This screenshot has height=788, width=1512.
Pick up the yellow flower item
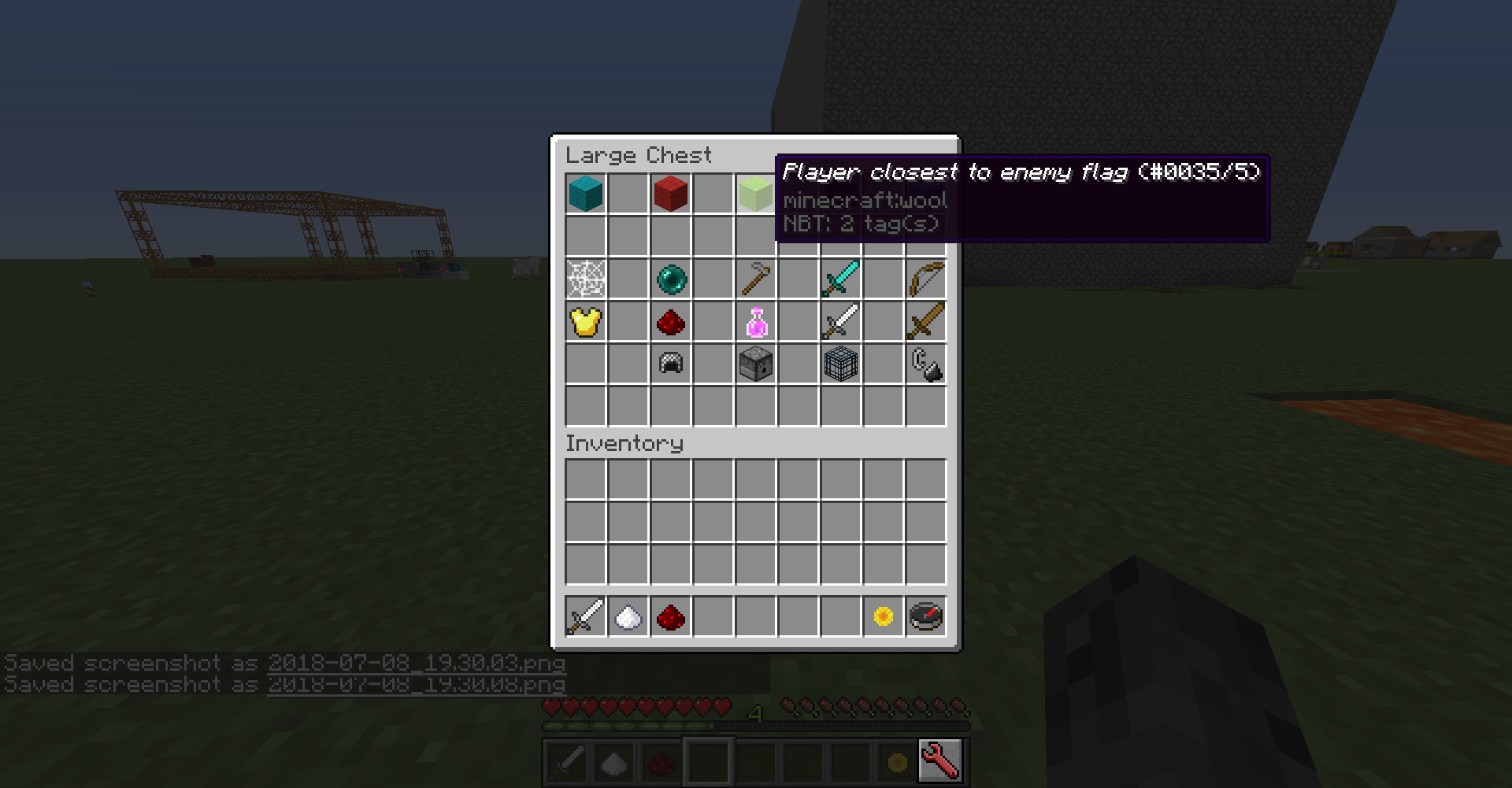[x=883, y=616]
